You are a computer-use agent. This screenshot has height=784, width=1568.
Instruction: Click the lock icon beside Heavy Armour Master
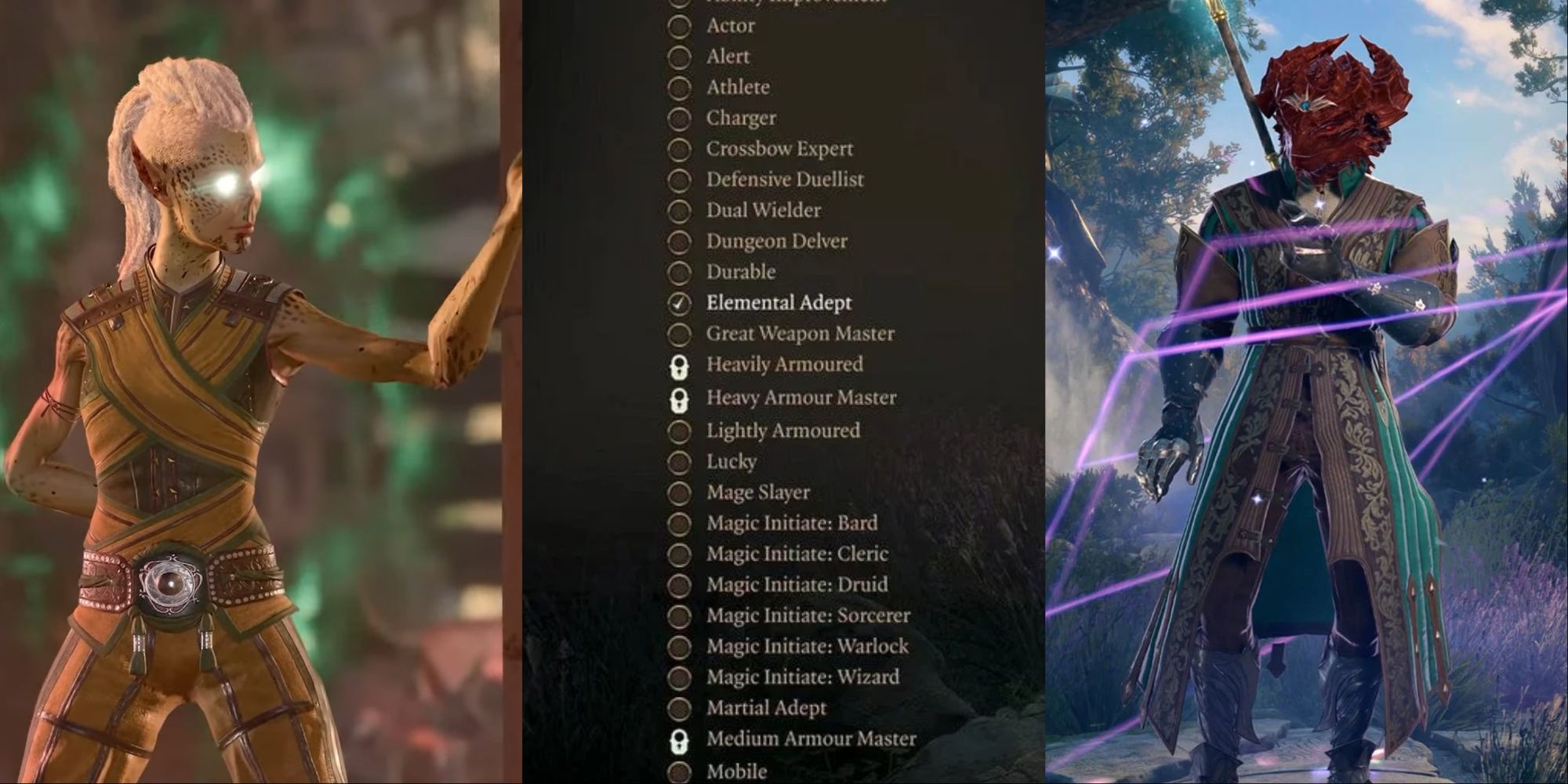click(x=681, y=397)
